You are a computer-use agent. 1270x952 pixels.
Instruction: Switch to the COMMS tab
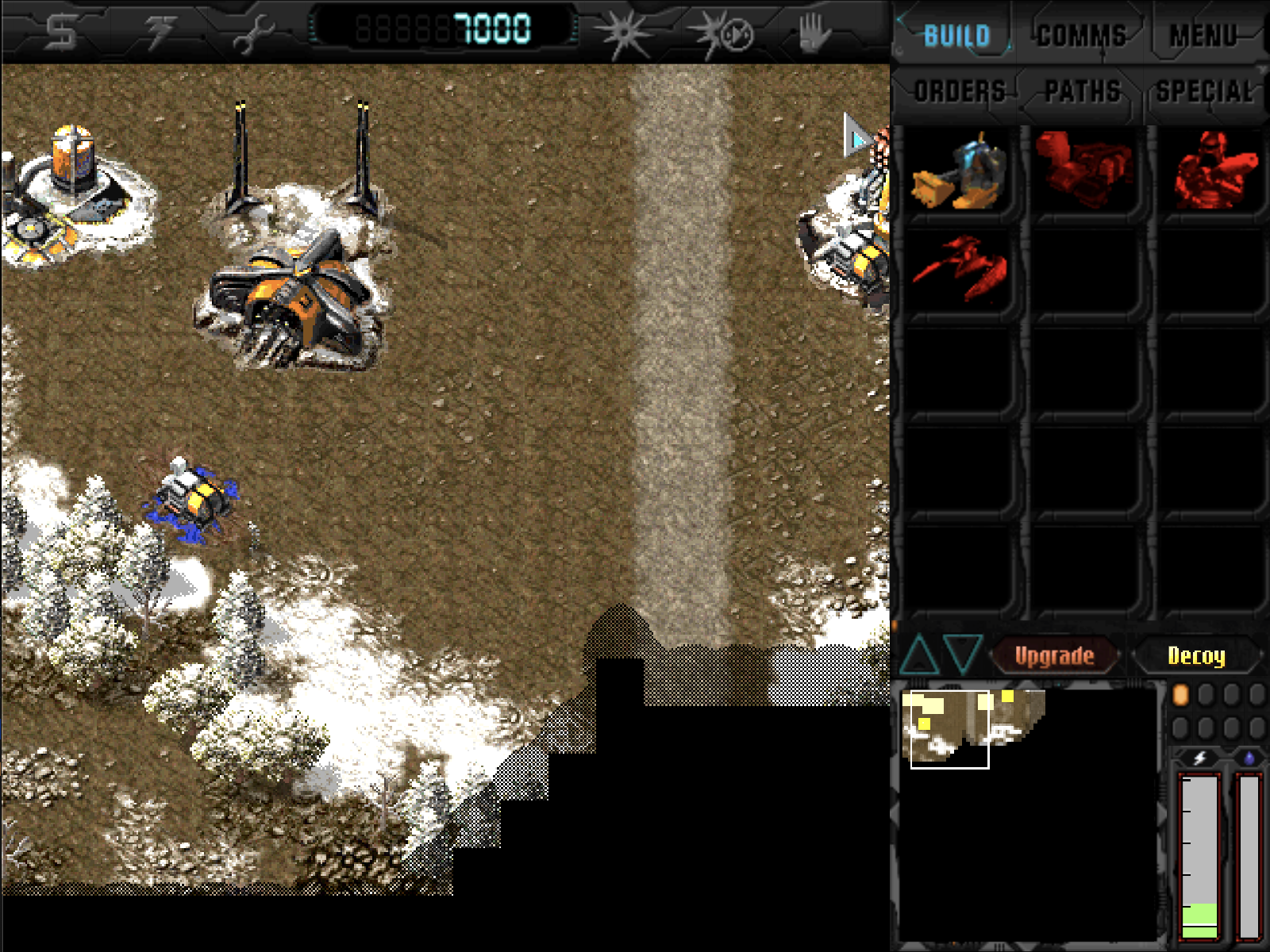click(1082, 32)
